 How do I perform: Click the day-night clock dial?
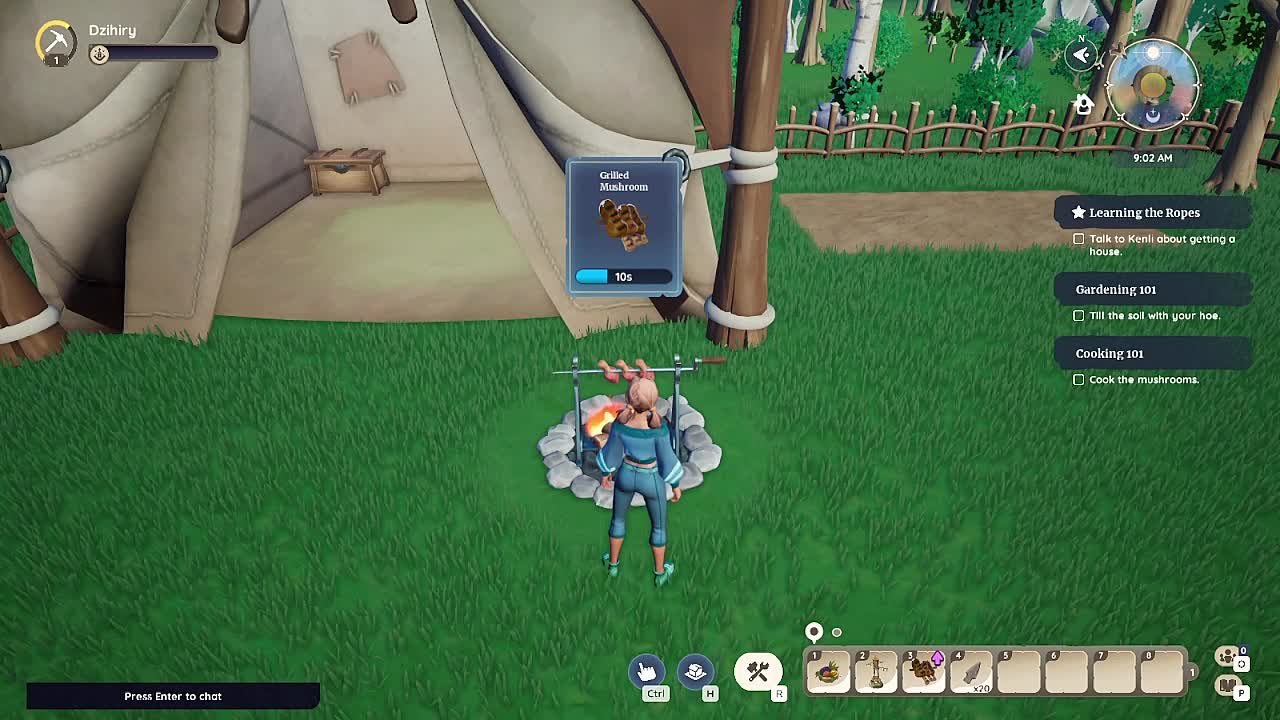coord(1153,86)
